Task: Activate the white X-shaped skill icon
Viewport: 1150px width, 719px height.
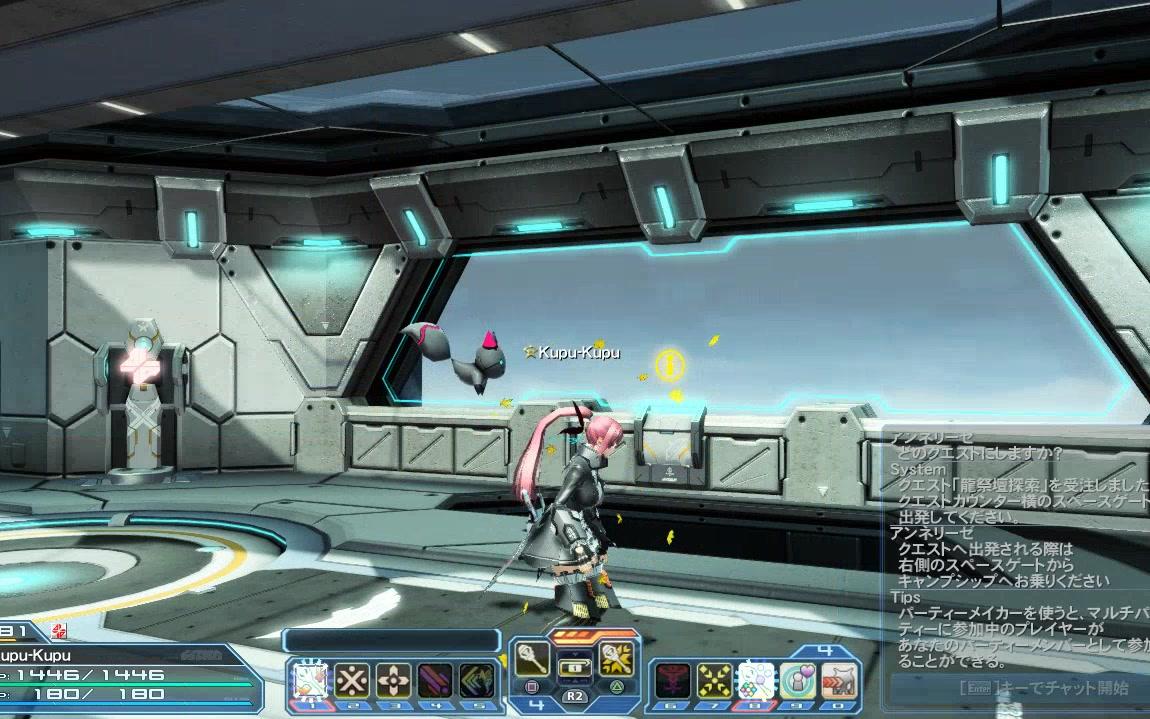Action: [x=352, y=680]
